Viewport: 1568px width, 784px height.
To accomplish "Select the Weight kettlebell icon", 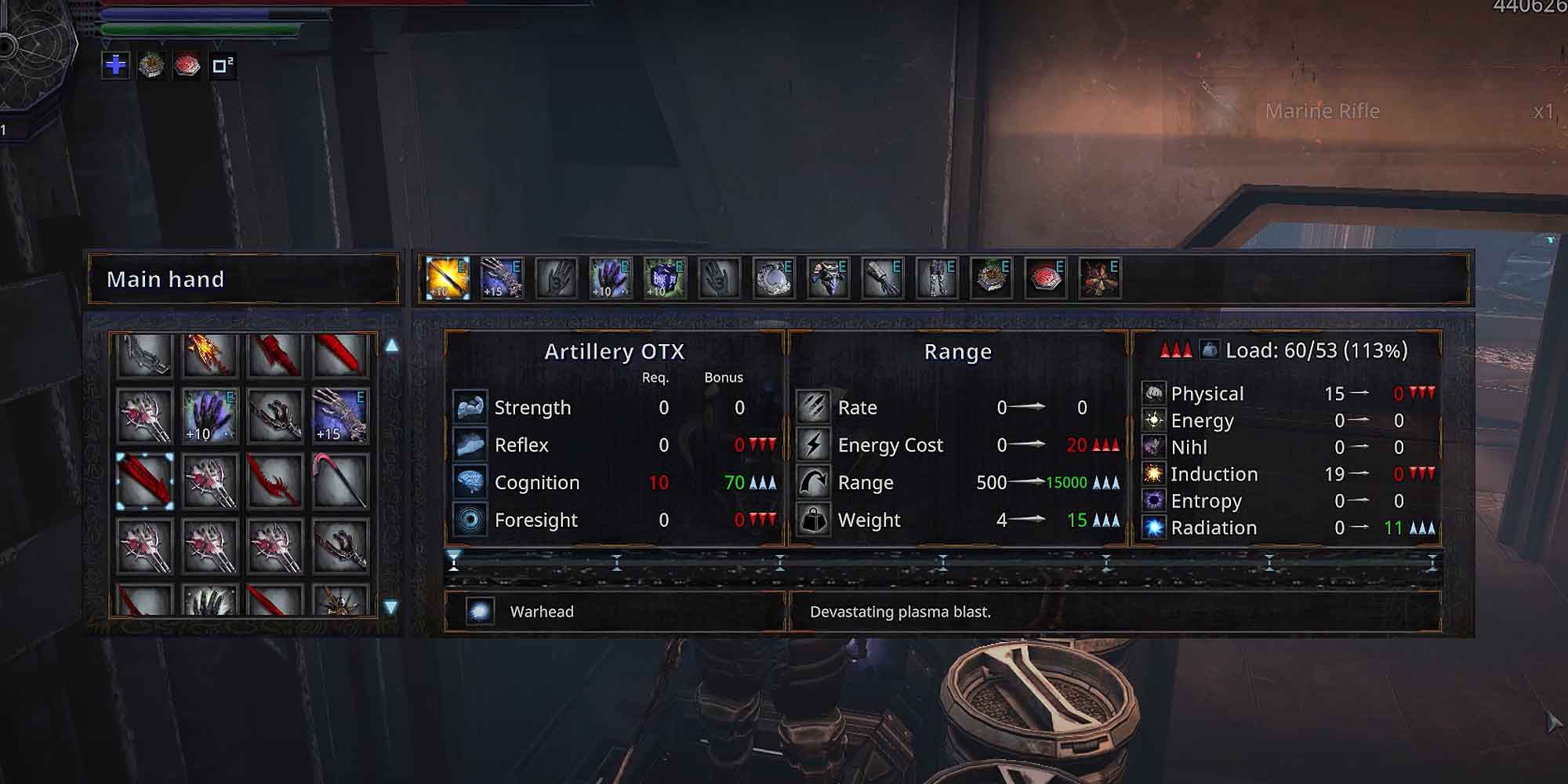I will coord(813,519).
